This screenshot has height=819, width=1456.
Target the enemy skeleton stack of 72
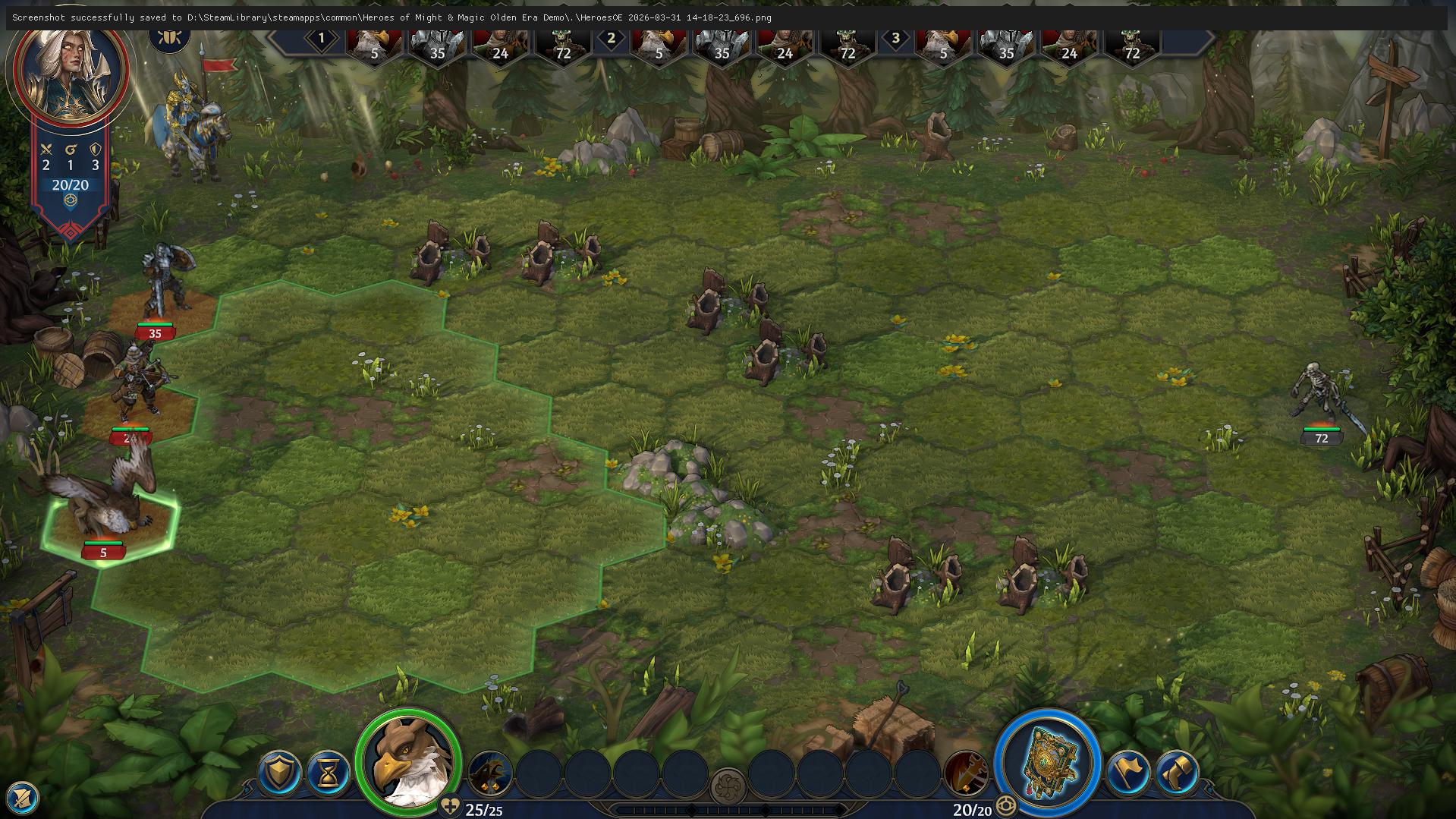pyautogui.click(x=1319, y=398)
